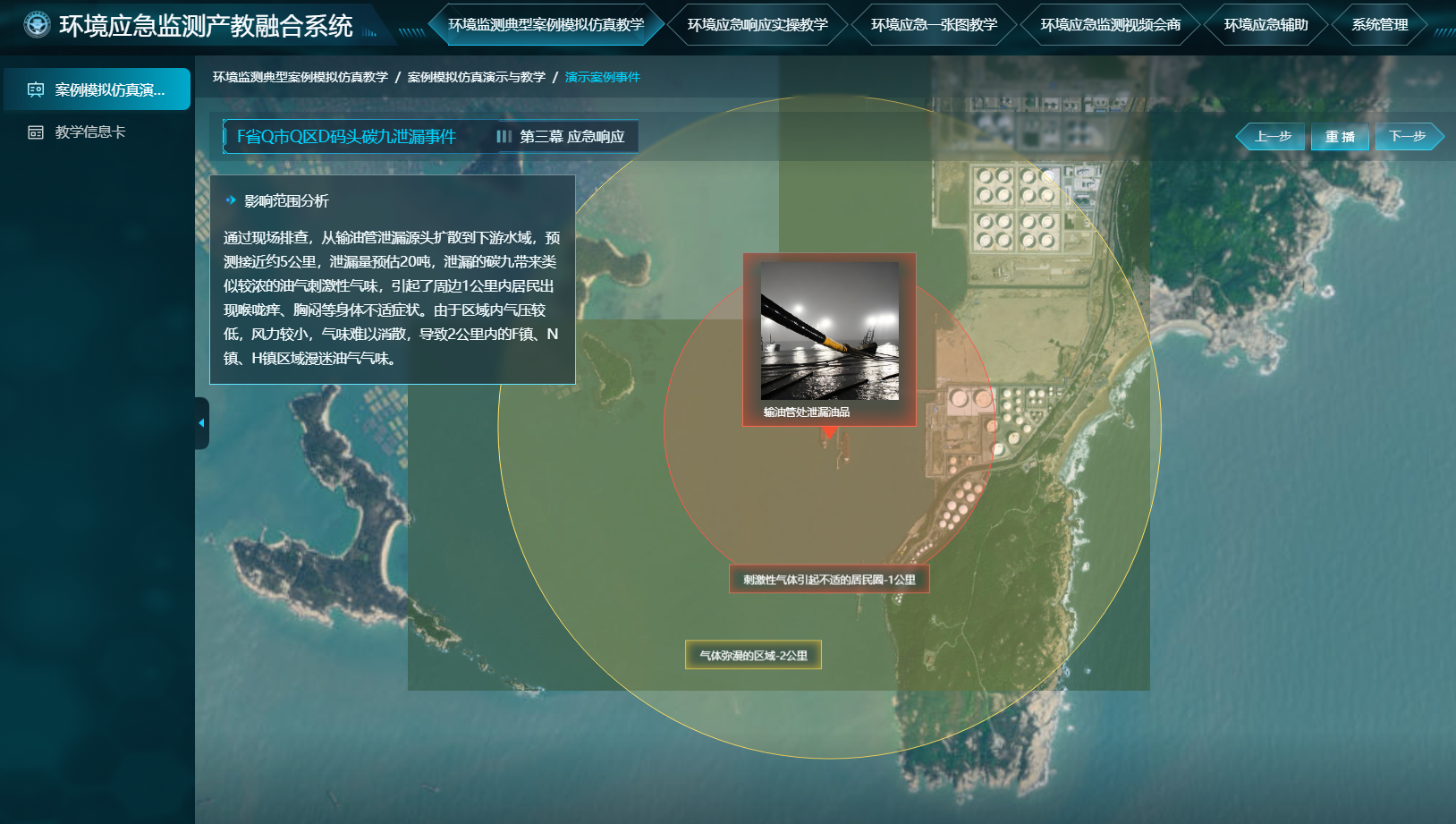Switch to the 环境应急响应实操教学 tab
1456x824 pixels.
[758, 25]
